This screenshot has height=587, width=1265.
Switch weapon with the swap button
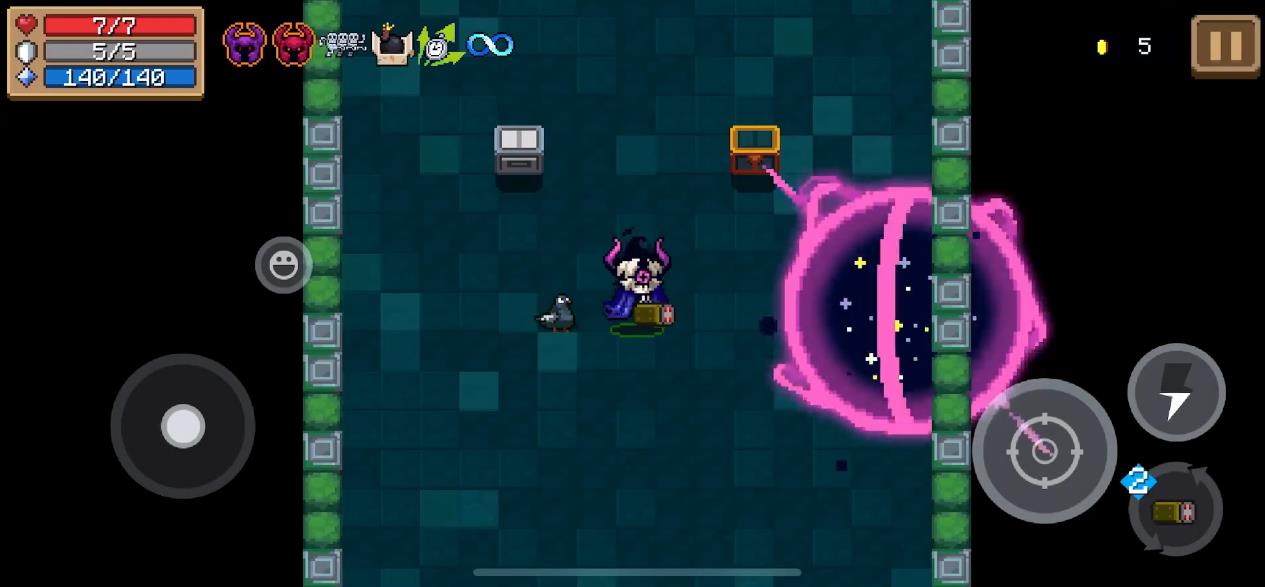[1175, 510]
